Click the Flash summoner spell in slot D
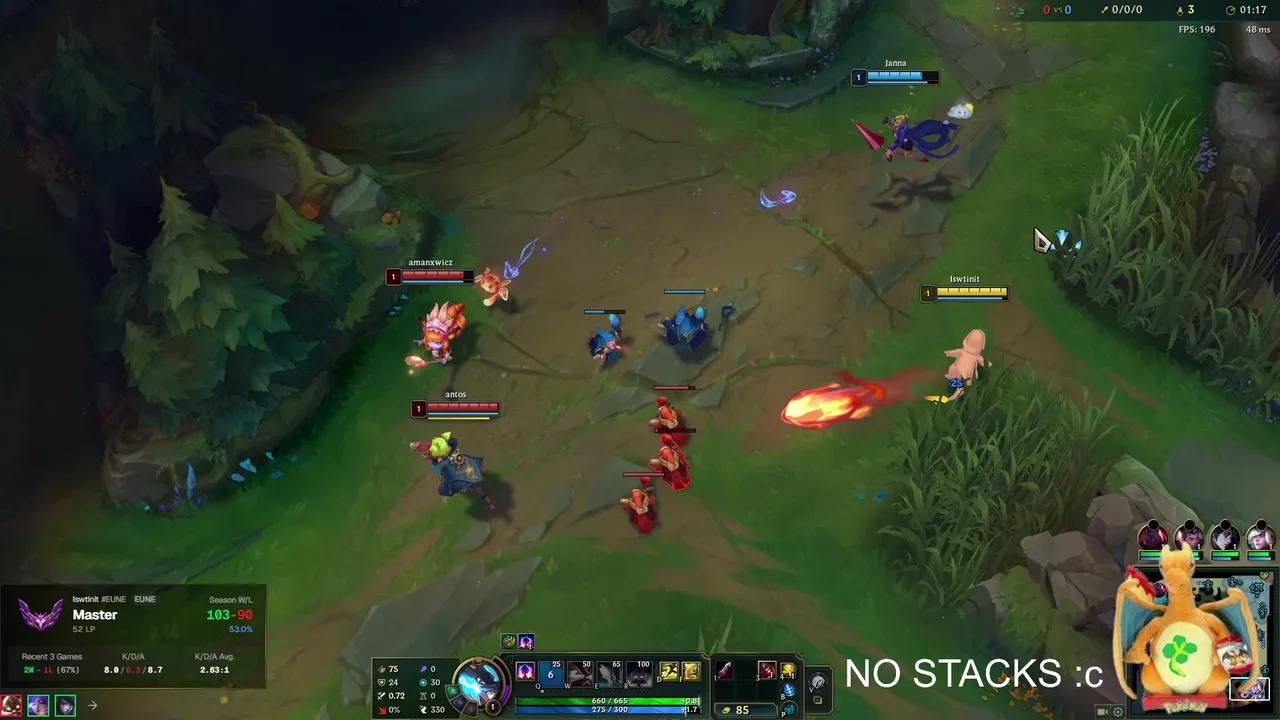This screenshot has height=720, width=1280. (669, 673)
